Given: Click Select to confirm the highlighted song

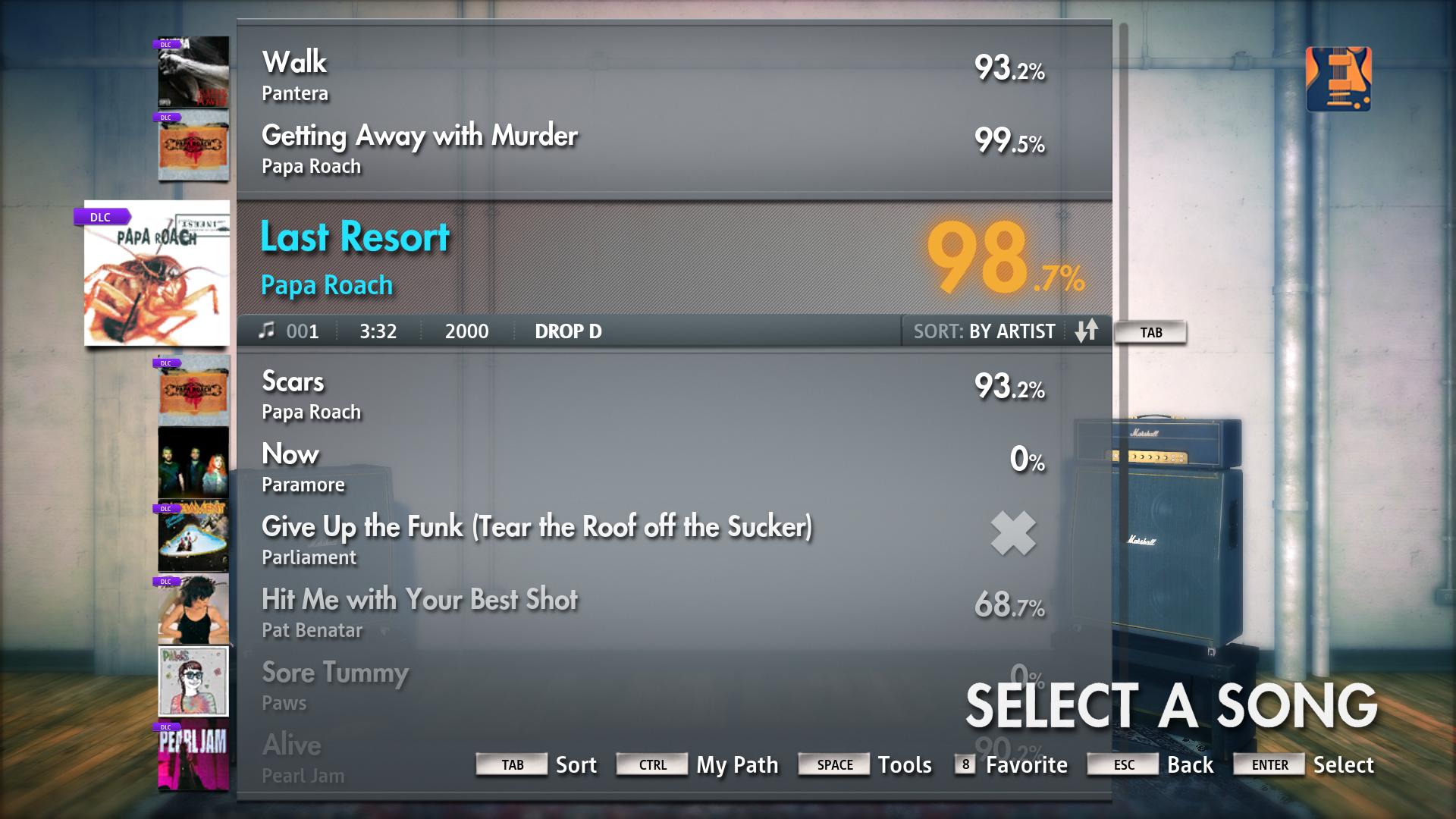Looking at the screenshot, I should pyautogui.click(x=1344, y=766).
